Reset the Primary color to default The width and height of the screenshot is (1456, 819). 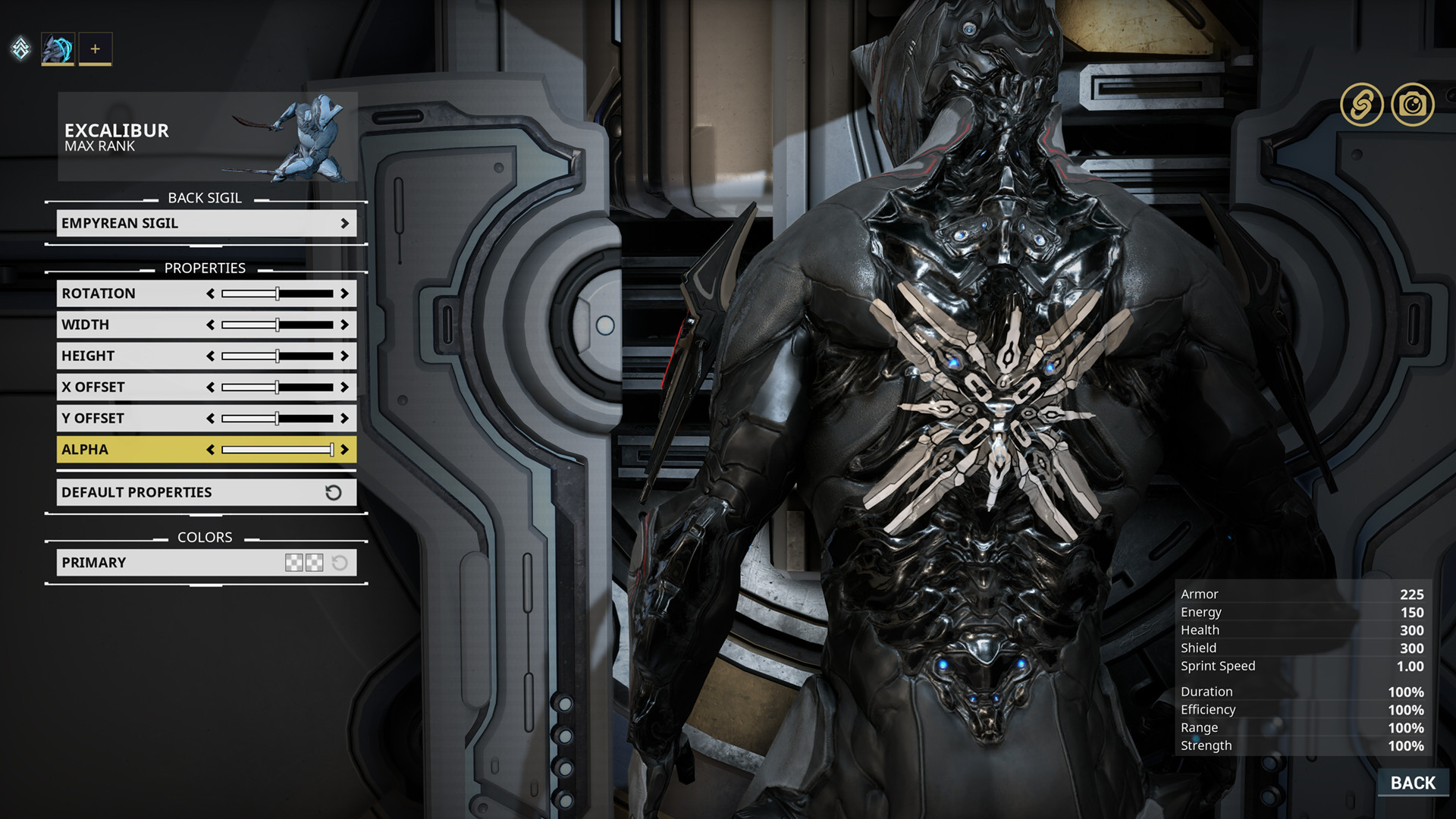[340, 563]
